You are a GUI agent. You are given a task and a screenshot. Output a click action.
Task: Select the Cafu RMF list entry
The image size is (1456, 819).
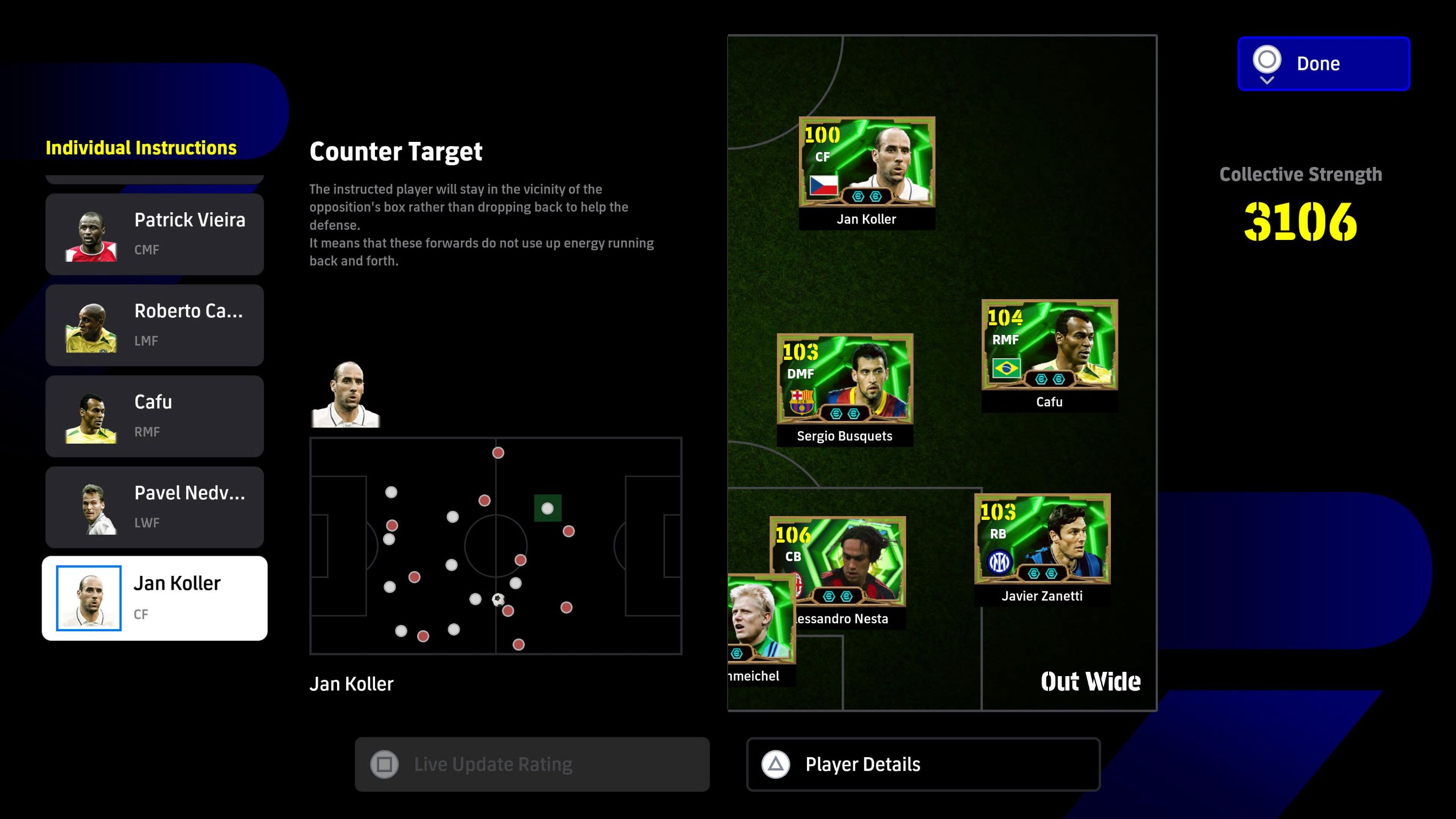[154, 416]
